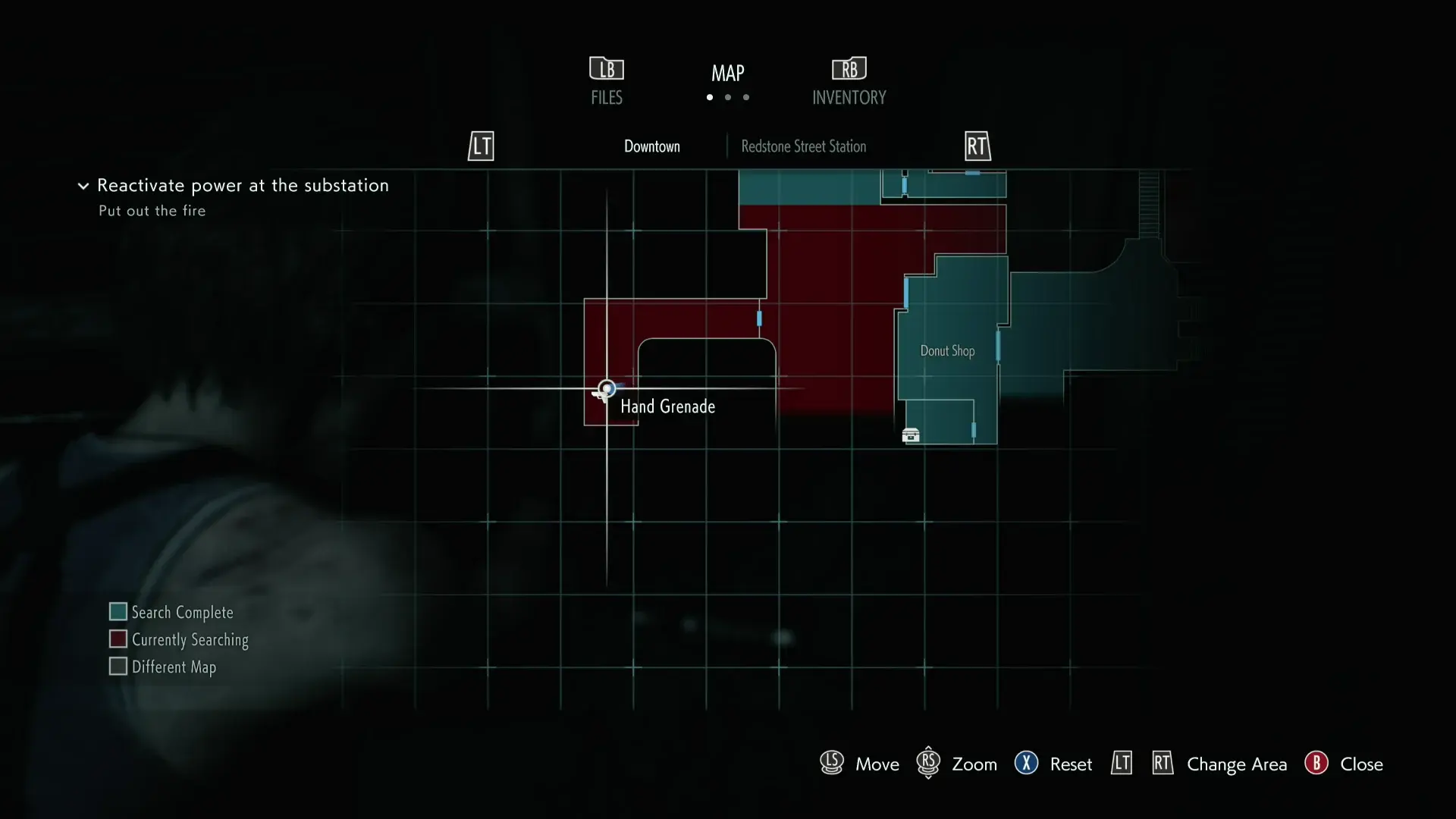
Task: Select the Hand Grenade map marker
Action: pos(607,390)
